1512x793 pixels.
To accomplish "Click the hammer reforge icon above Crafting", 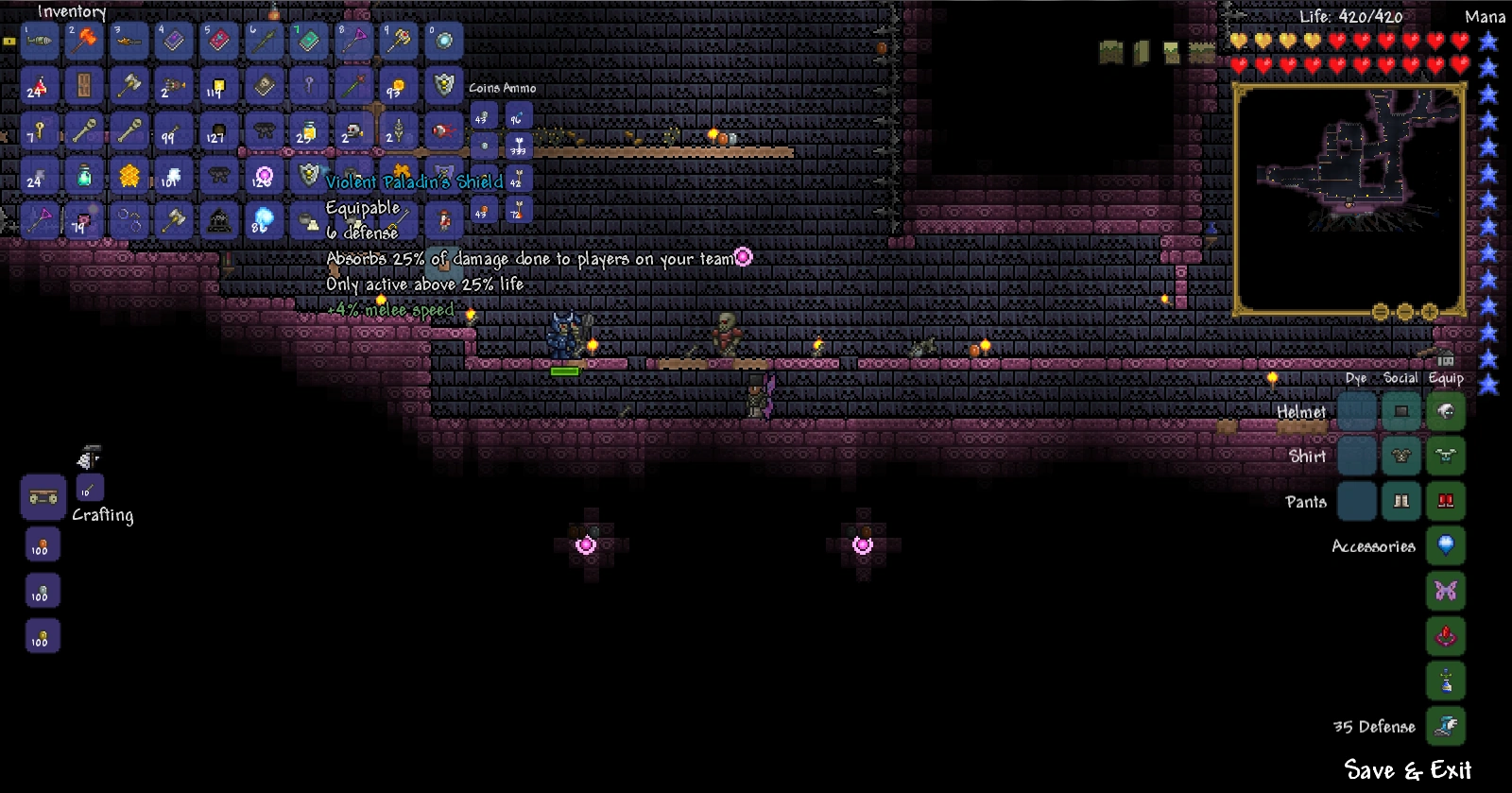I will [x=89, y=458].
